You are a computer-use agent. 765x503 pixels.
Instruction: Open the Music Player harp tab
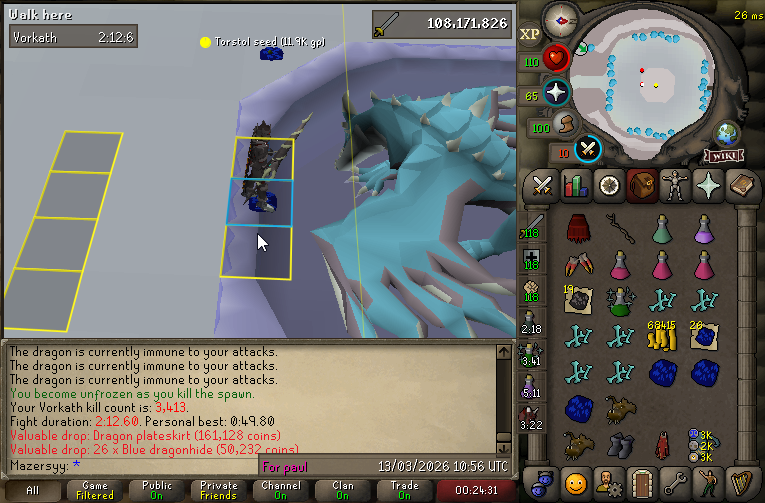[739, 481]
